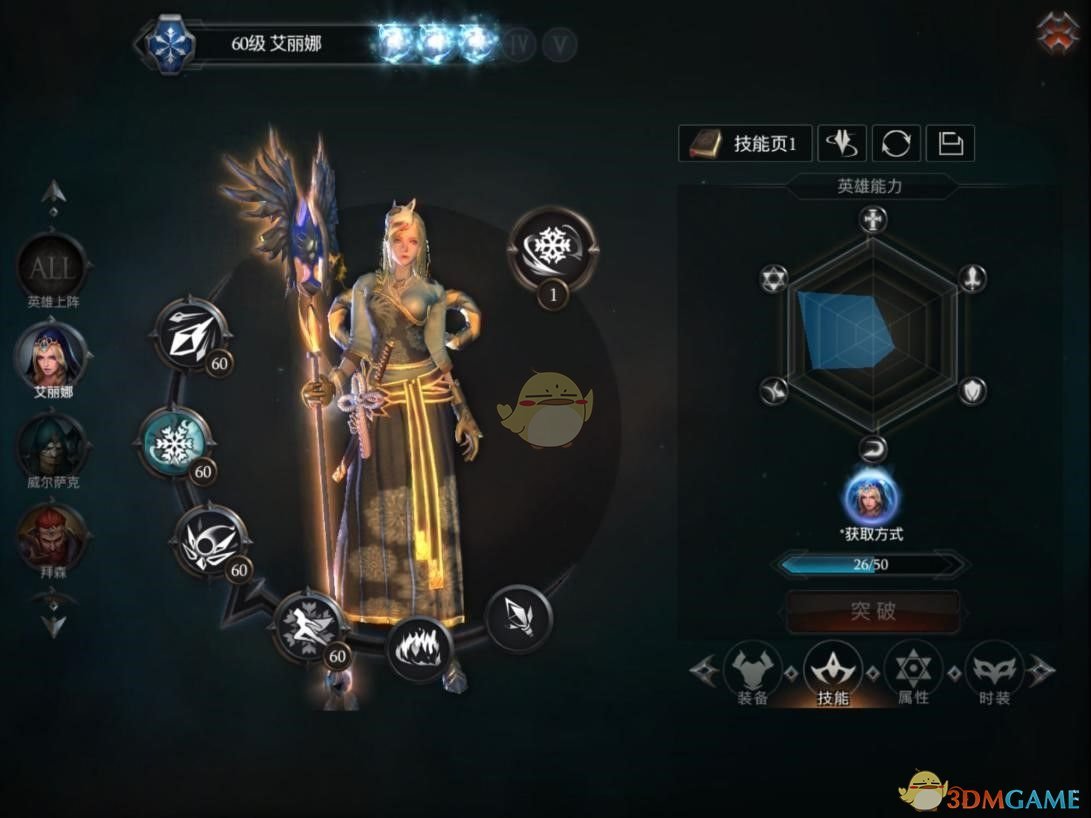The height and width of the screenshot is (818, 1091).
Task: Select the glowing blue snowflake skill
Action: pyautogui.click(x=174, y=444)
